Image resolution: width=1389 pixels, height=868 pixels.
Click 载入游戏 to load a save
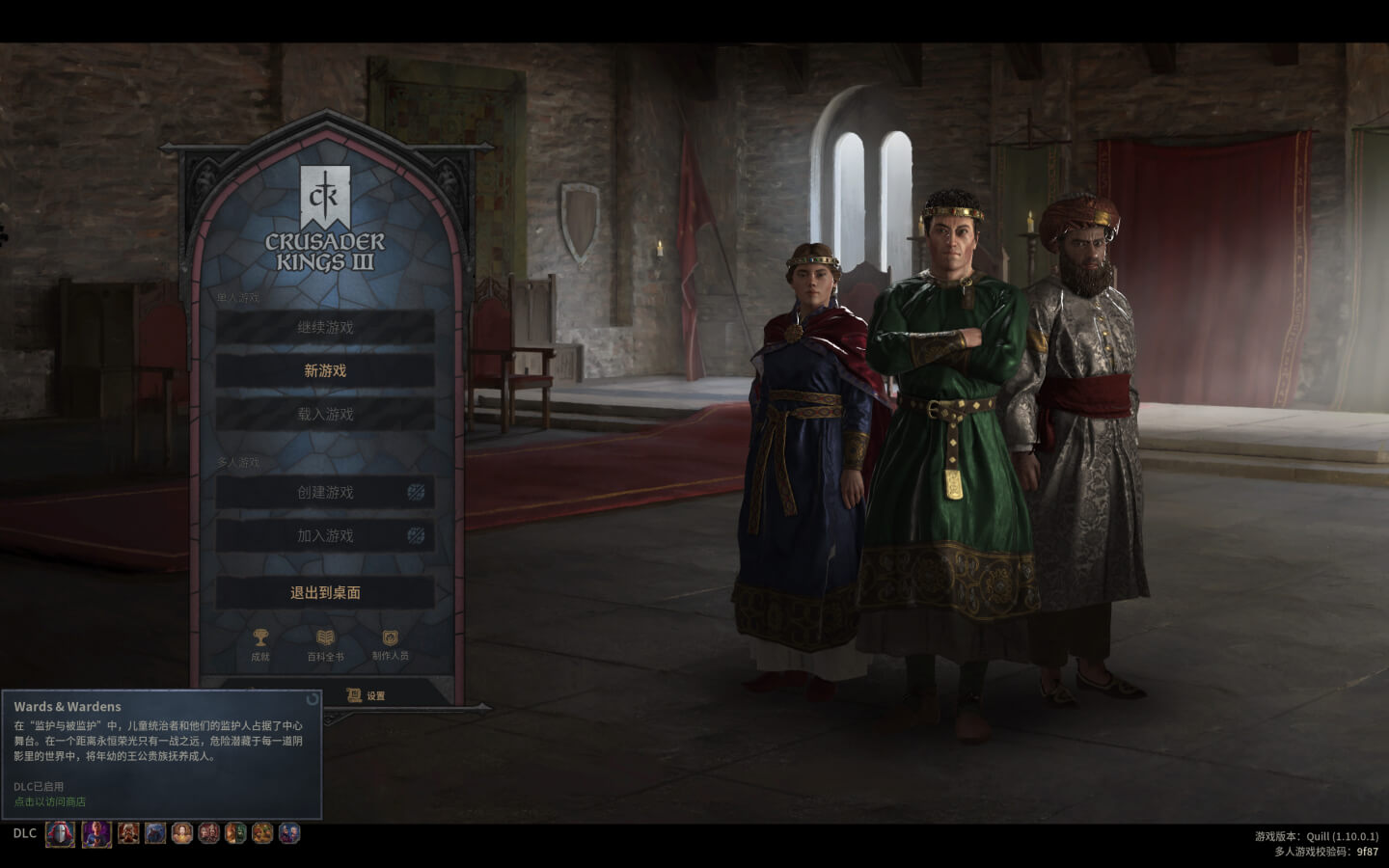(x=325, y=413)
